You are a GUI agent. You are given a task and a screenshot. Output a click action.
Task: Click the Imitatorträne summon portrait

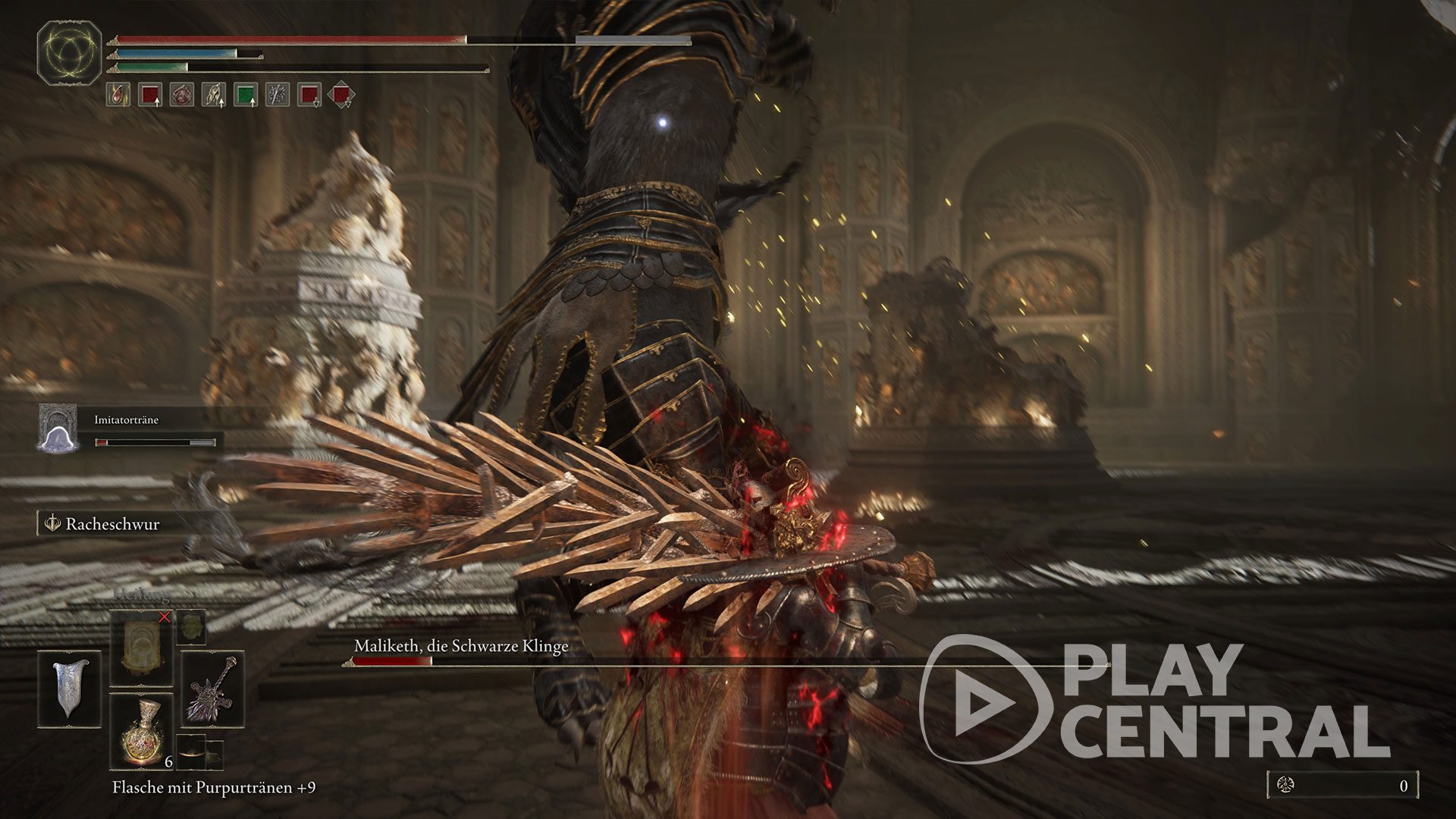pos(58,428)
